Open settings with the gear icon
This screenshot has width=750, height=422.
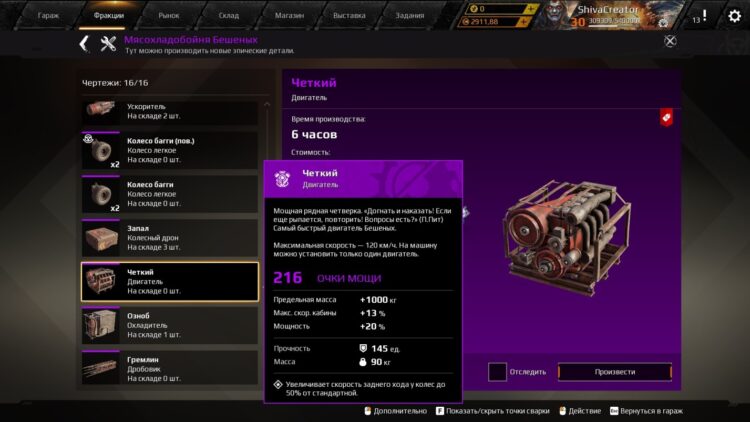pos(734,16)
